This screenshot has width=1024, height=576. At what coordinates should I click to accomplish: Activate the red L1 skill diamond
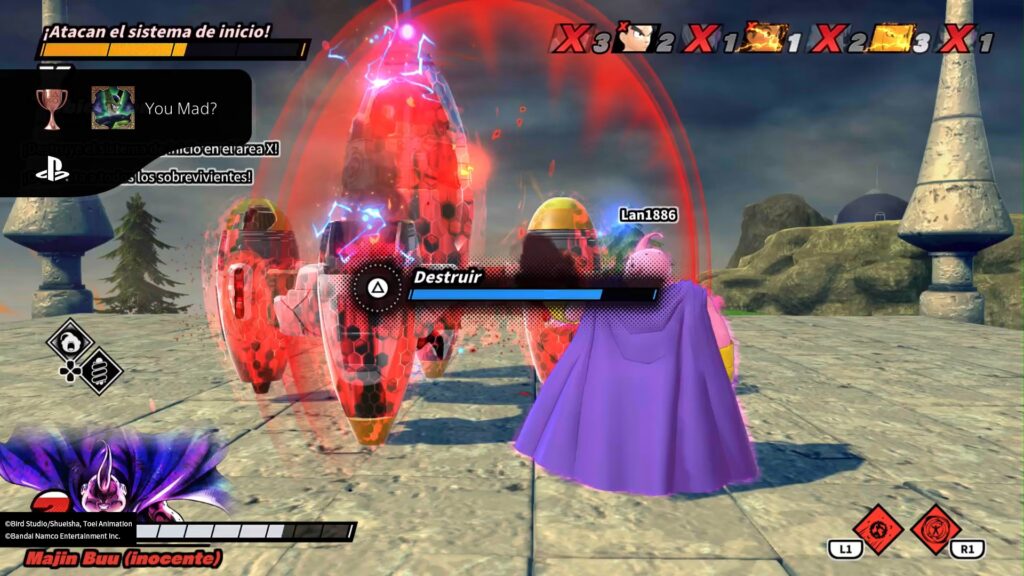[x=877, y=528]
